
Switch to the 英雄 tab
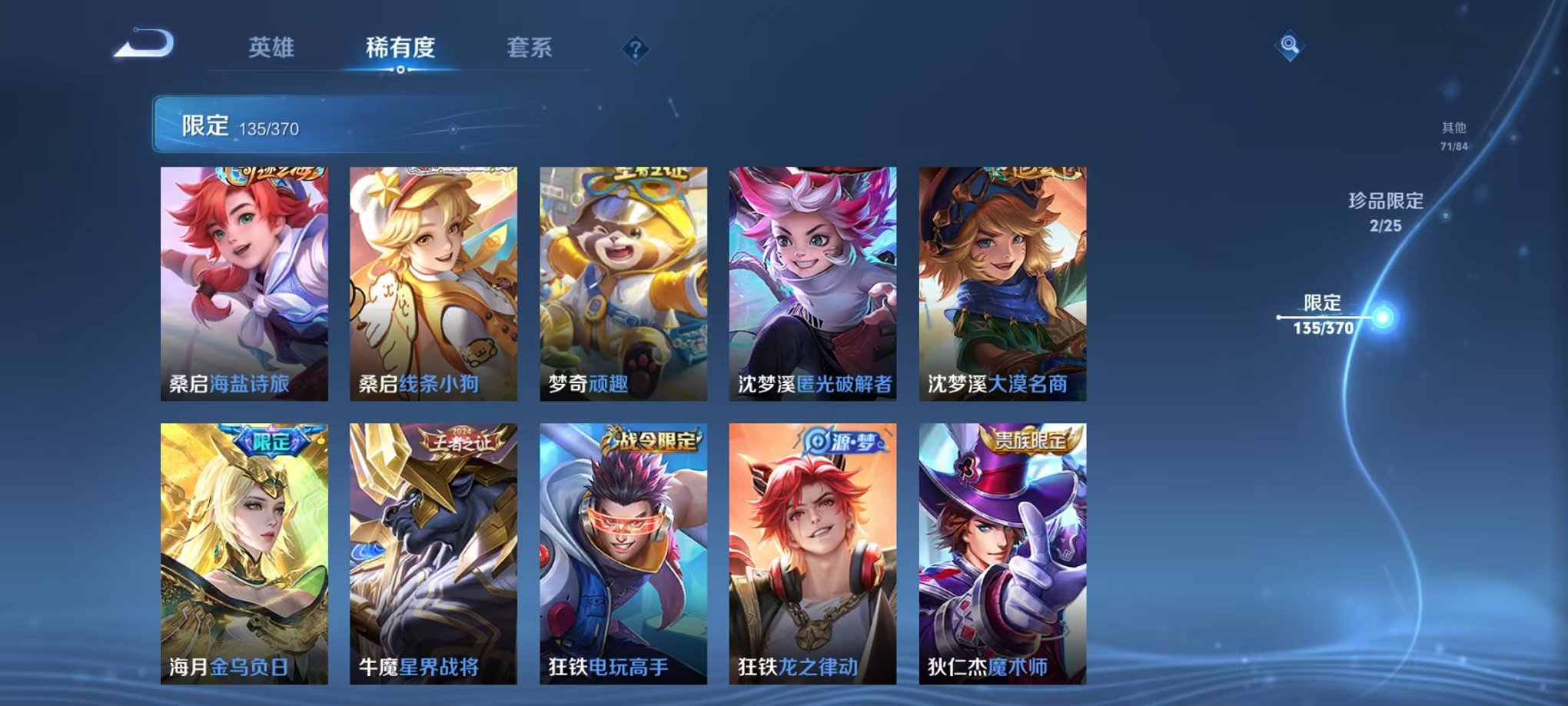coord(271,48)
